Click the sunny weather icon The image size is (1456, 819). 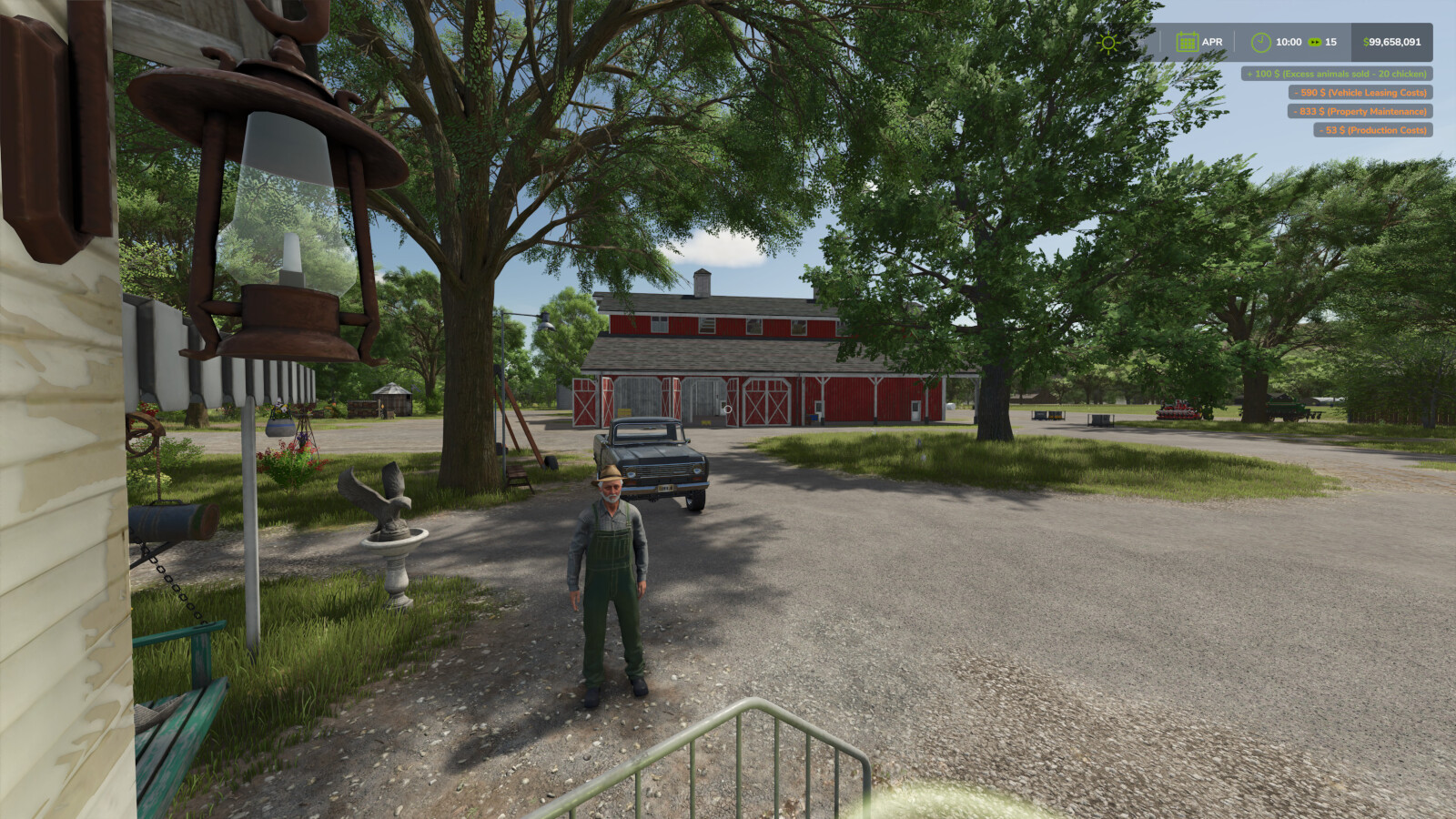[1107, 43]
